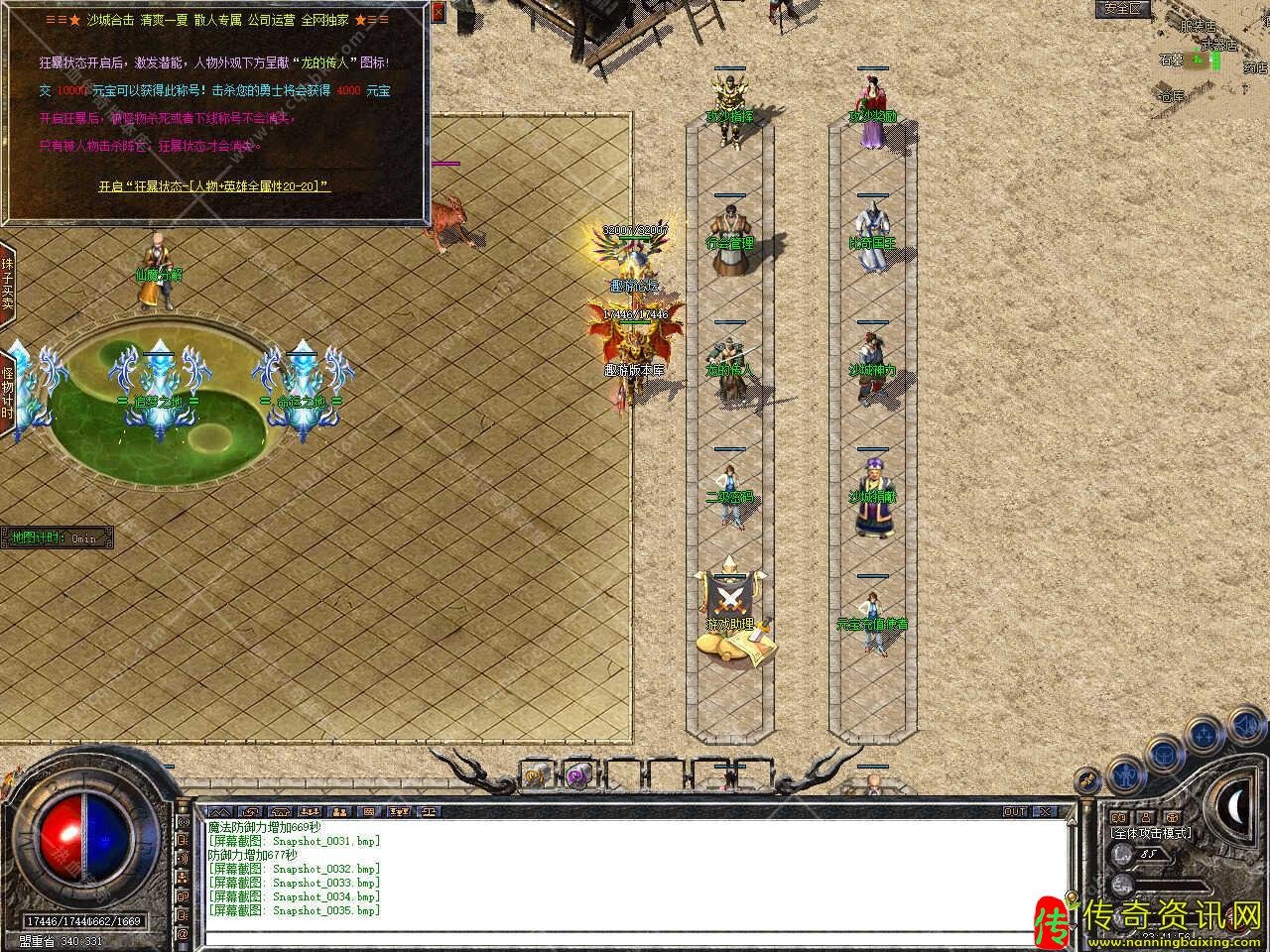Close the NPC dialog with the red X

coord(440,13)
